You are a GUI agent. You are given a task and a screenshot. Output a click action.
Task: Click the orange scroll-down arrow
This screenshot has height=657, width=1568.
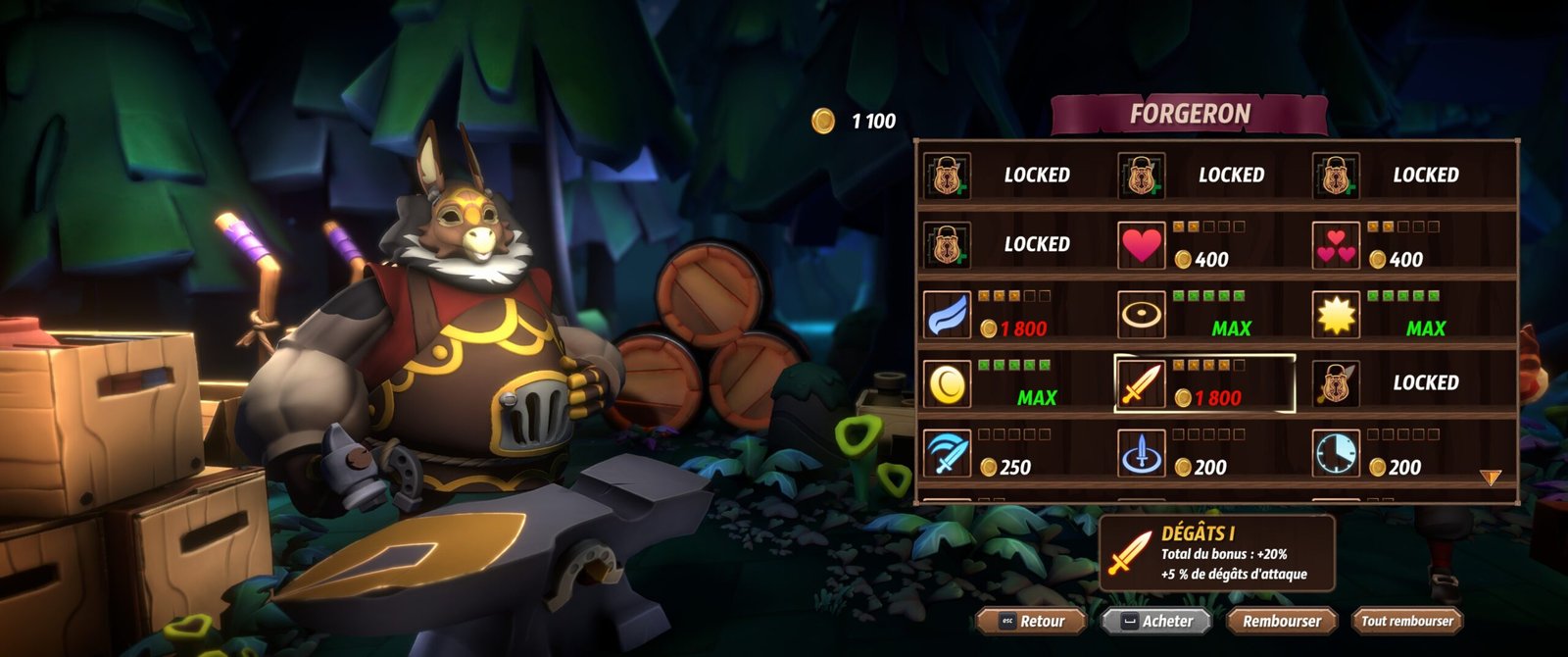[x=1490, y=478]
